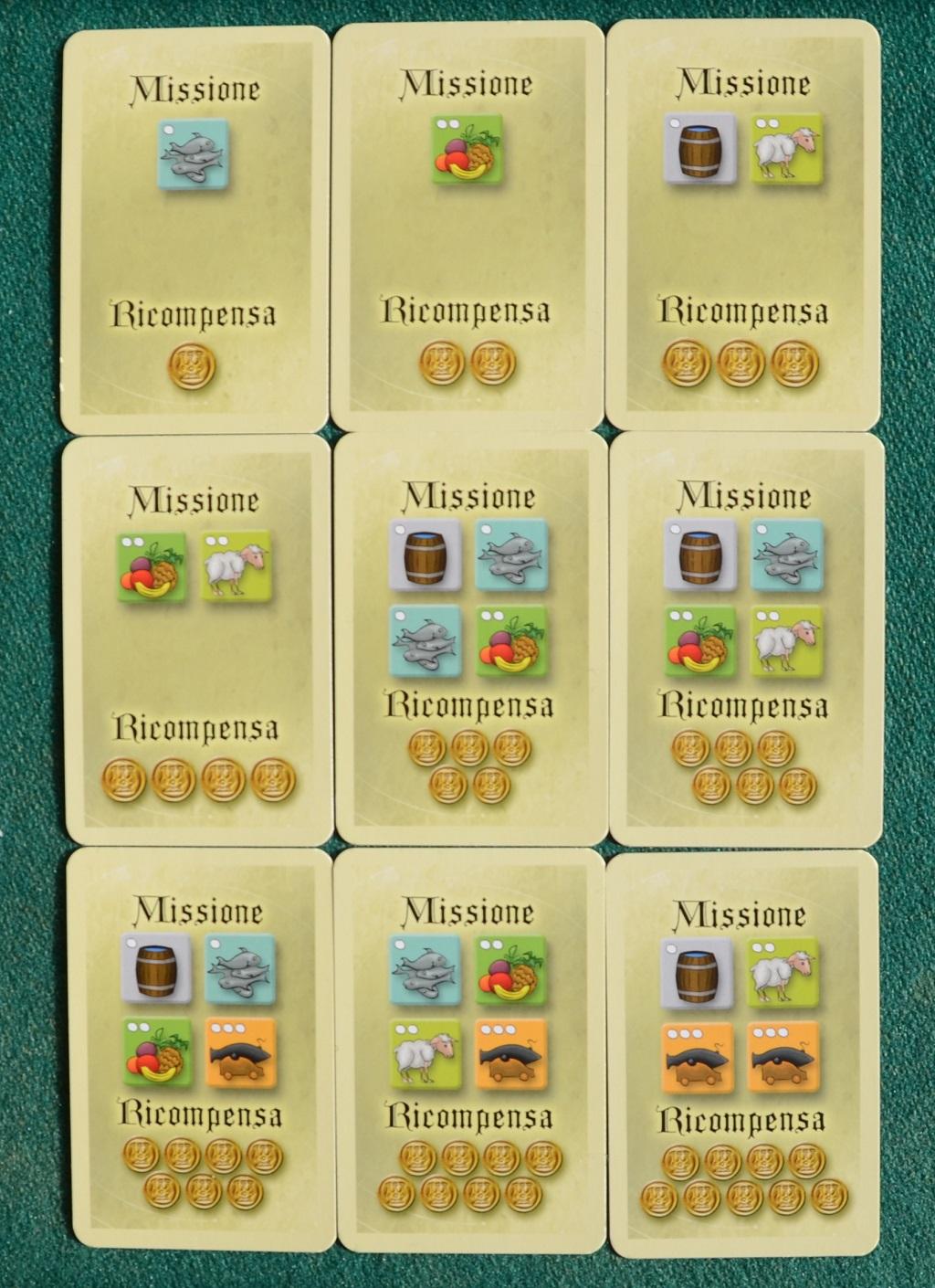Viewport: 935px width, 1288px height.
Task: Select the six-coin mission card
Action: 745,639
